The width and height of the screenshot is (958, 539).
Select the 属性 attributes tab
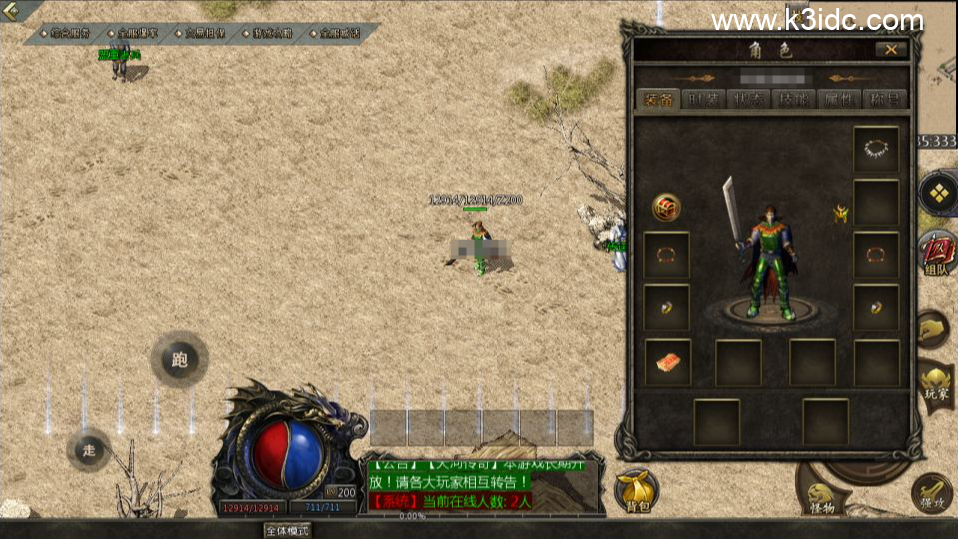[838, 99]
